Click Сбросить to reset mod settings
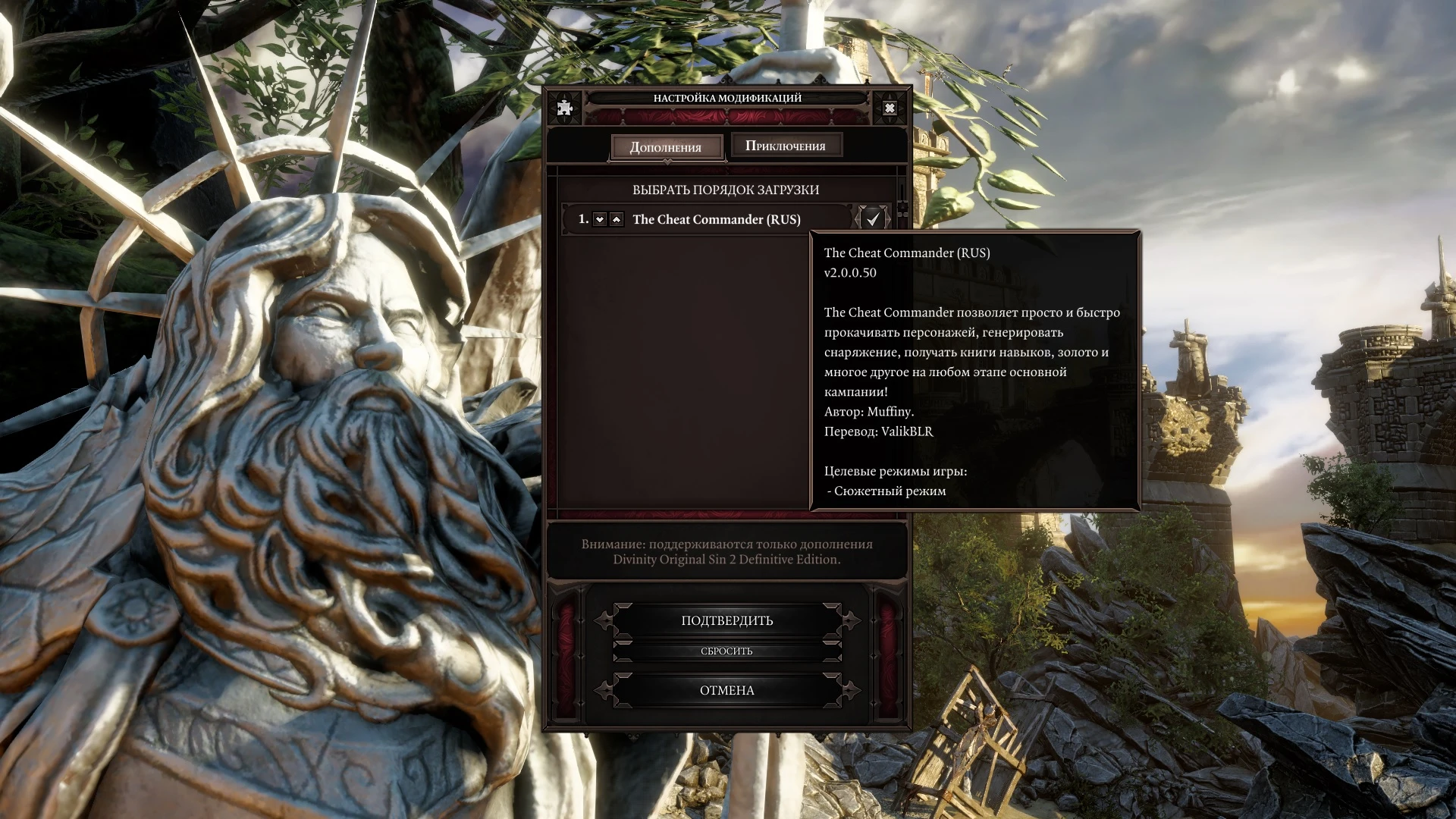Screen dimensions: 1456x819 (726, 651)
